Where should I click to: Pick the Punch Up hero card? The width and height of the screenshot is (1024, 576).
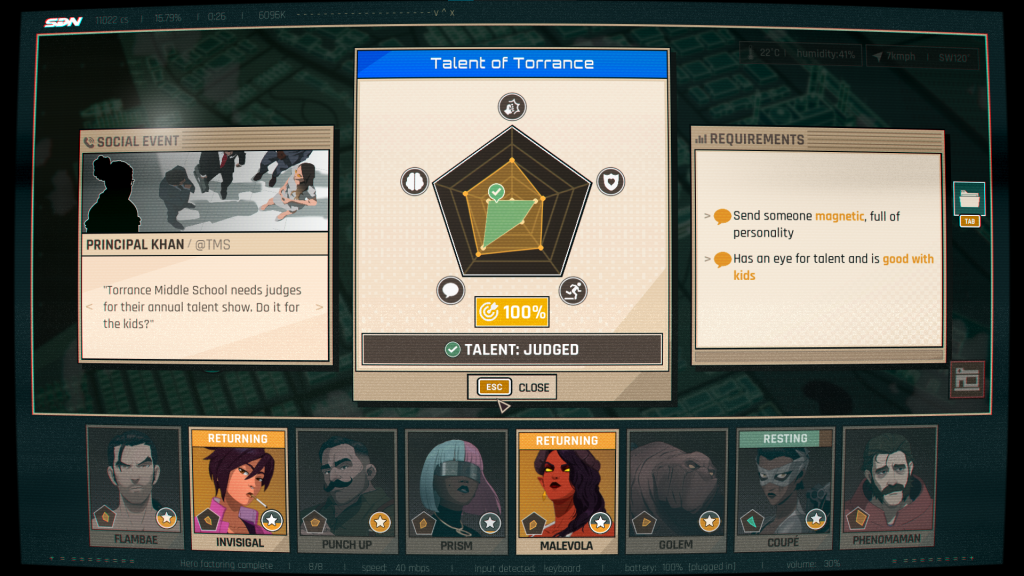tap(346, 490)
